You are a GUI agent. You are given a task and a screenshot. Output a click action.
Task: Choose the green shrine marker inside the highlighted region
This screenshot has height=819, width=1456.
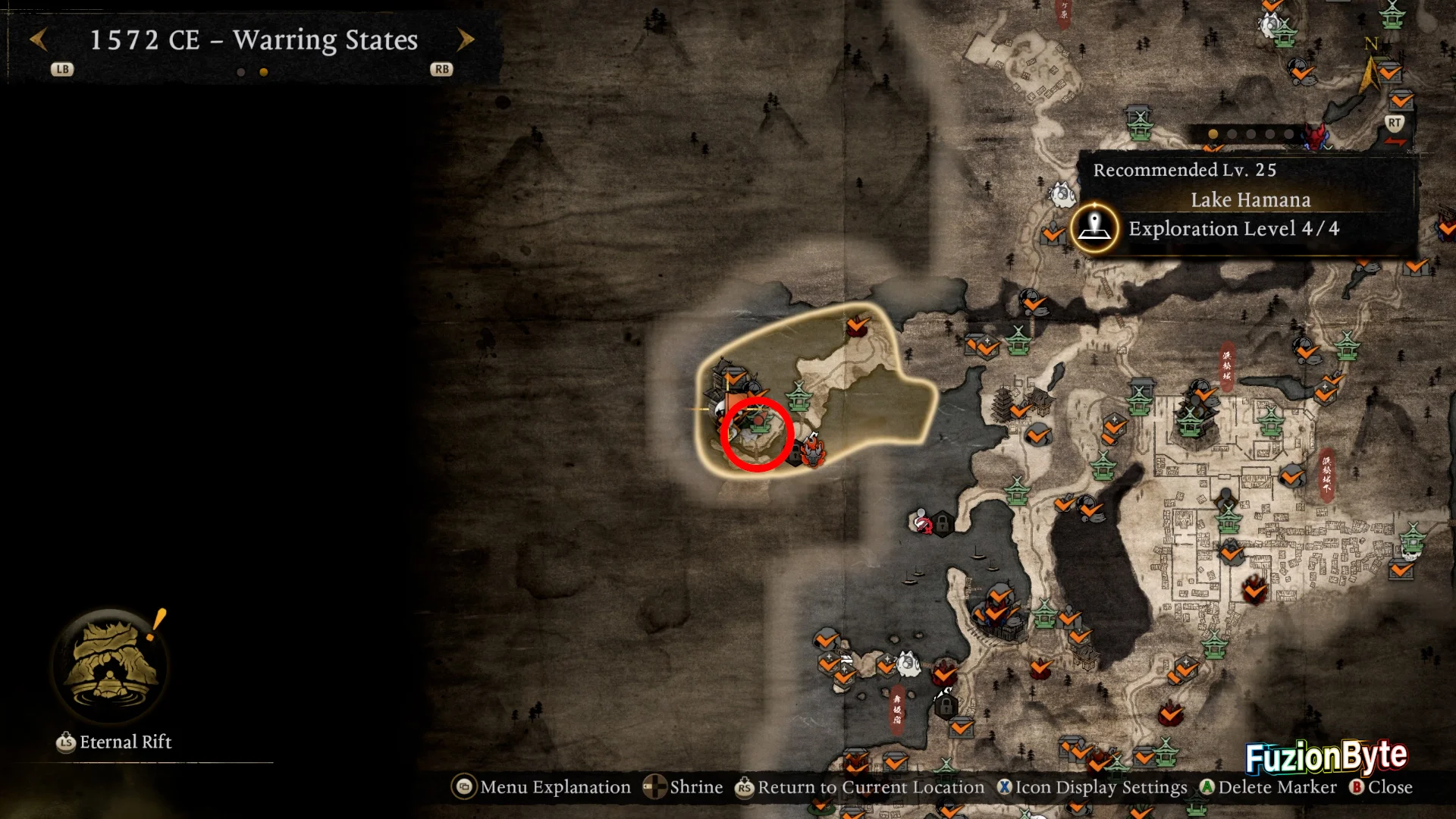pyautogui.click(x=798, y=395)
